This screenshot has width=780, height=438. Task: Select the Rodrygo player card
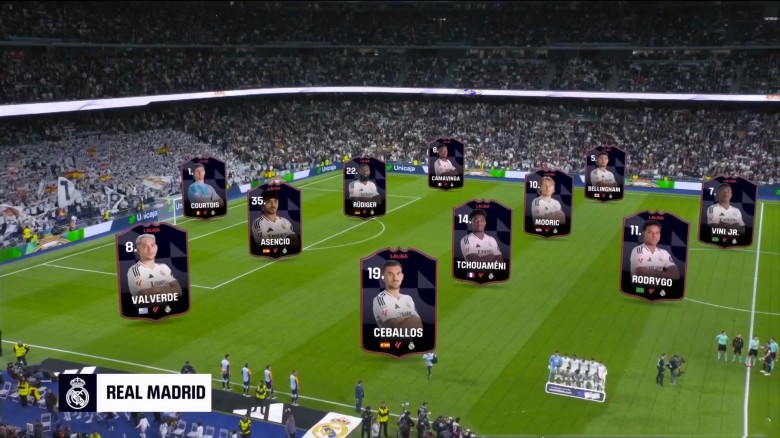654,256
